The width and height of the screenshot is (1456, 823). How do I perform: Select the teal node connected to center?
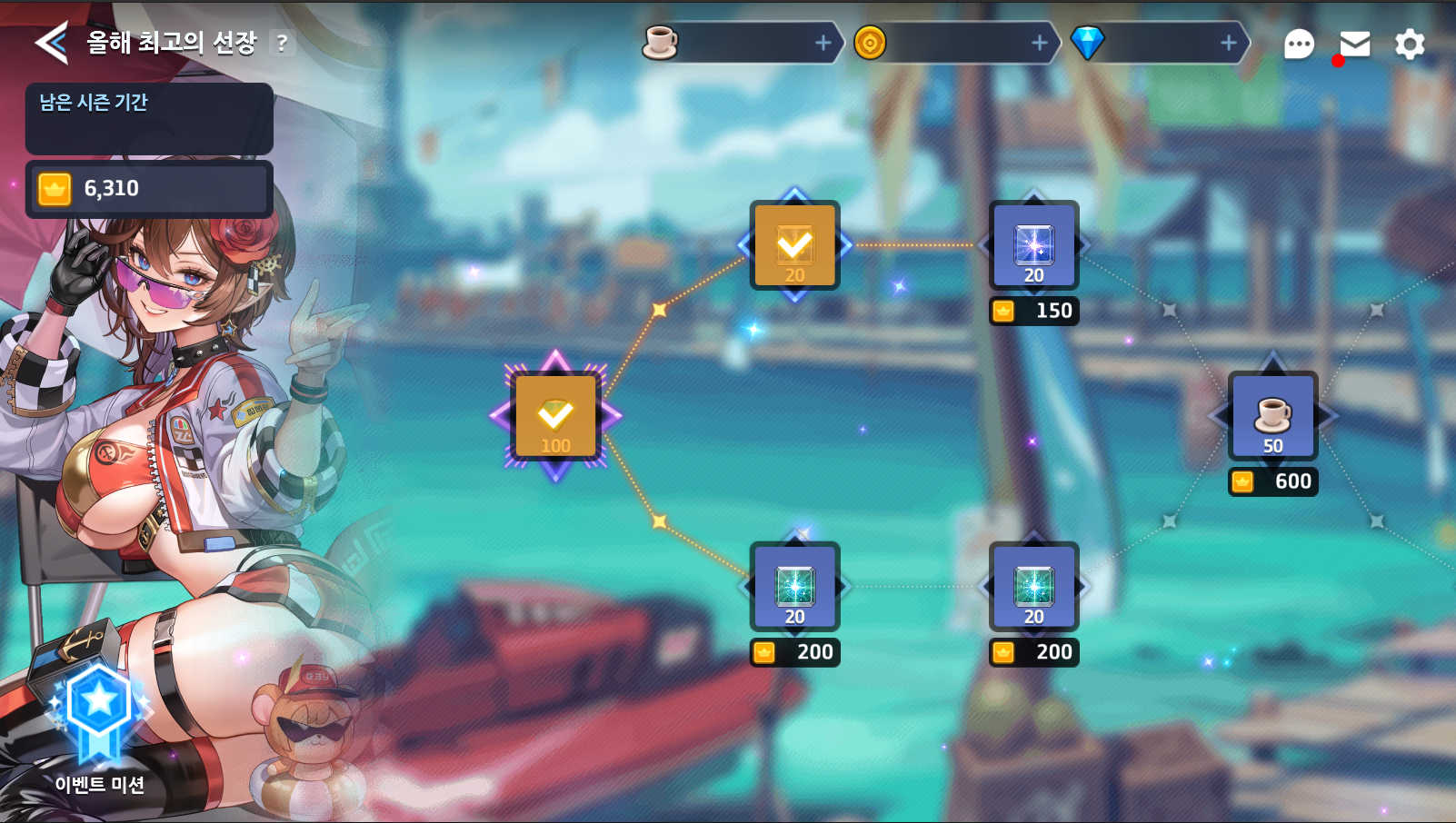pos(794,587)
